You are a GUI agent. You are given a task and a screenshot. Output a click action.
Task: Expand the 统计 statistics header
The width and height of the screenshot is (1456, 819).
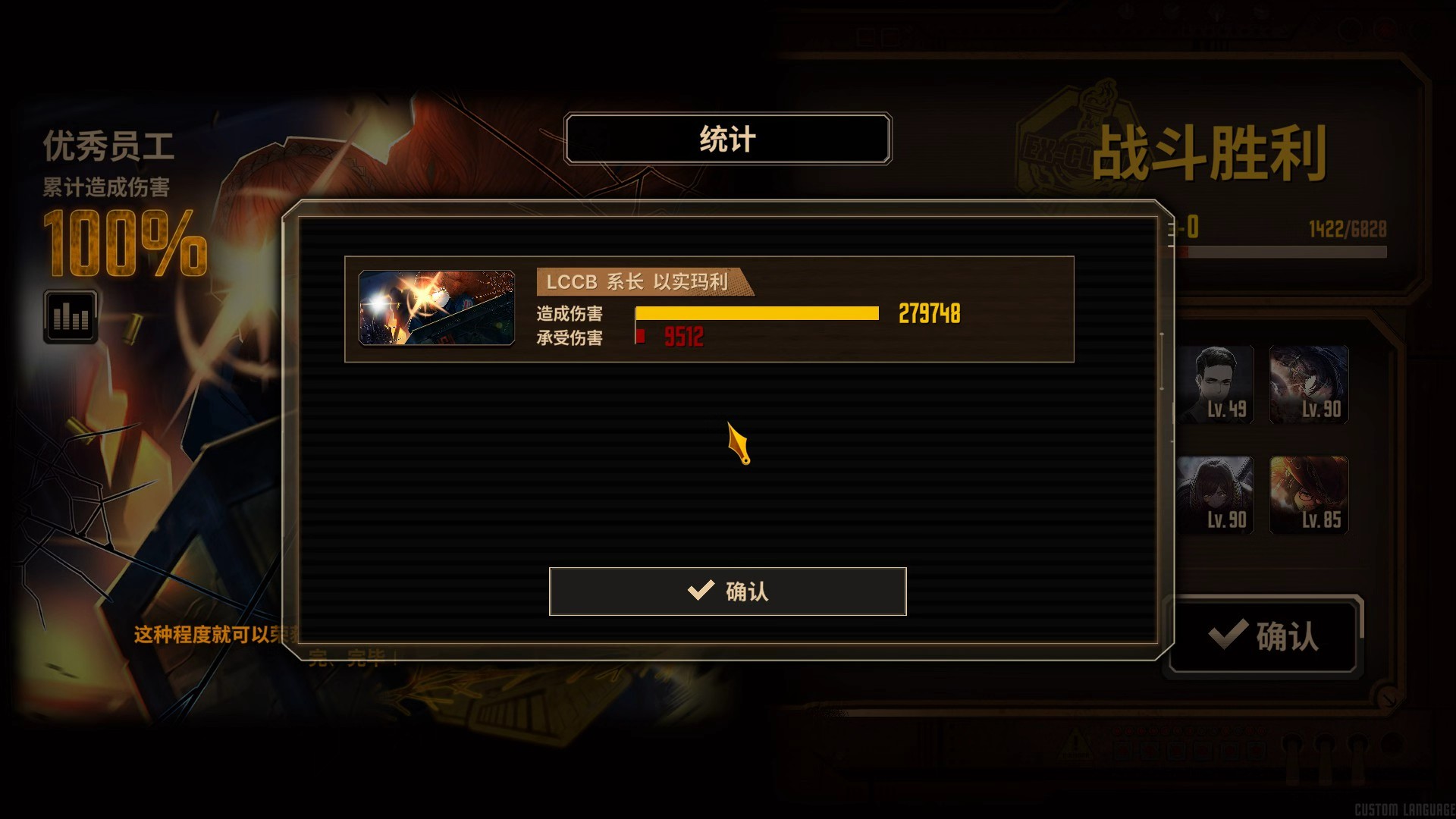tap(726, 138)
